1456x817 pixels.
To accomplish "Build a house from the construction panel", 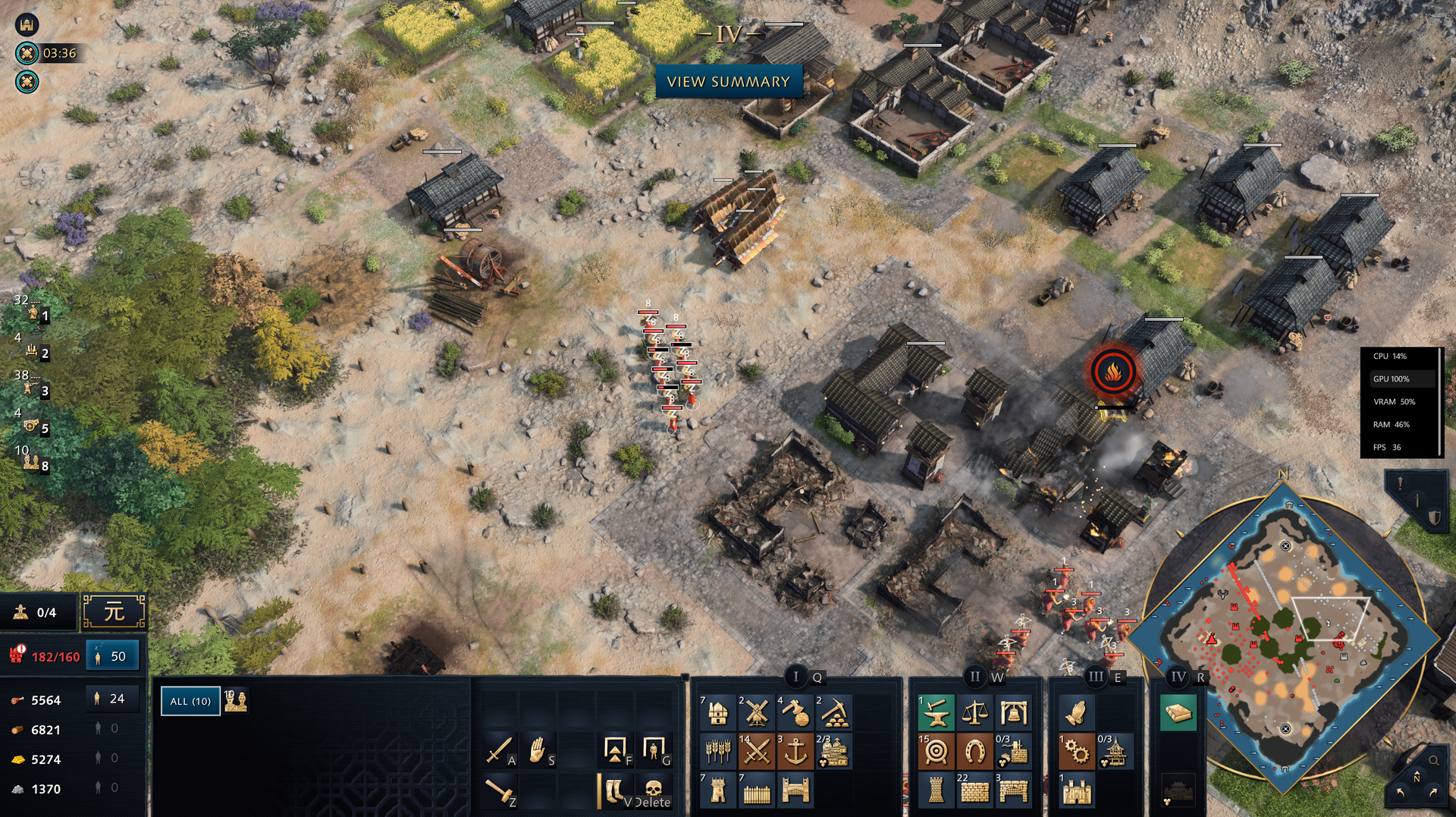I will point(717,713).
